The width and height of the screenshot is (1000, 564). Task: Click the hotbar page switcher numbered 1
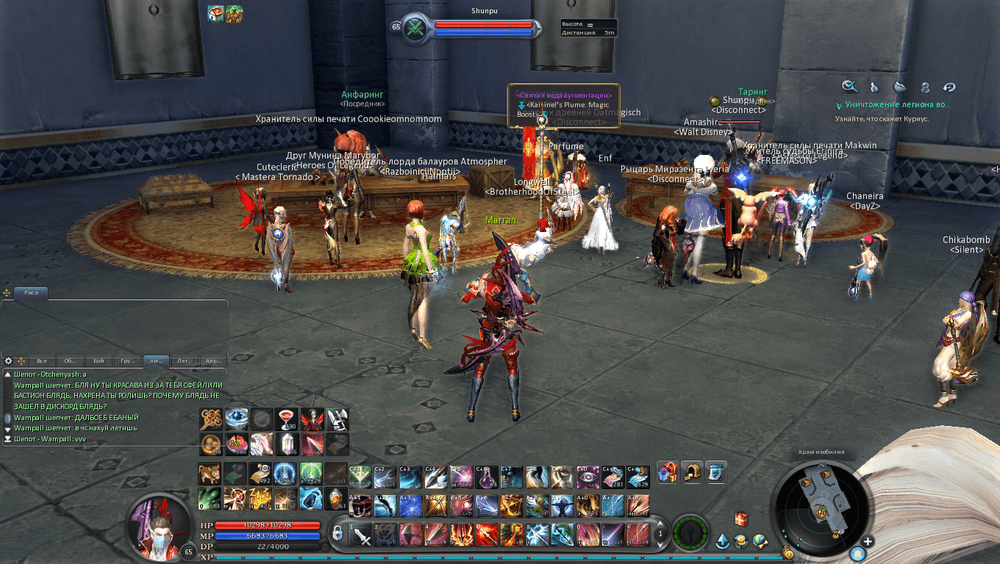point(659,533)
